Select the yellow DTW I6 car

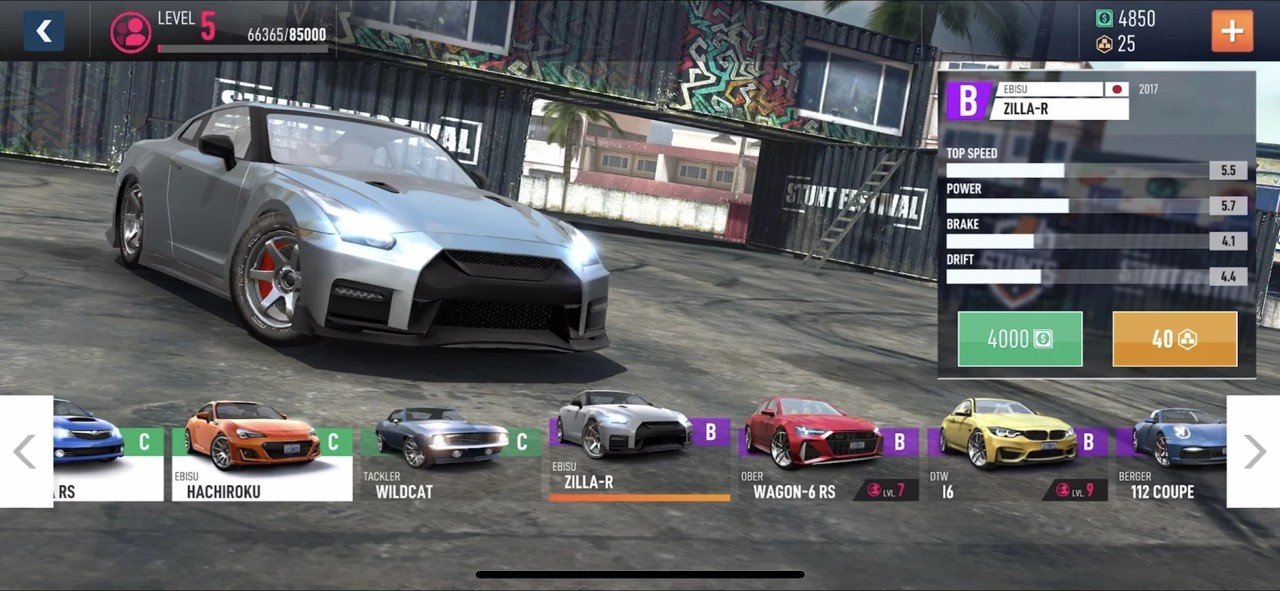(x=1016, y=450)
